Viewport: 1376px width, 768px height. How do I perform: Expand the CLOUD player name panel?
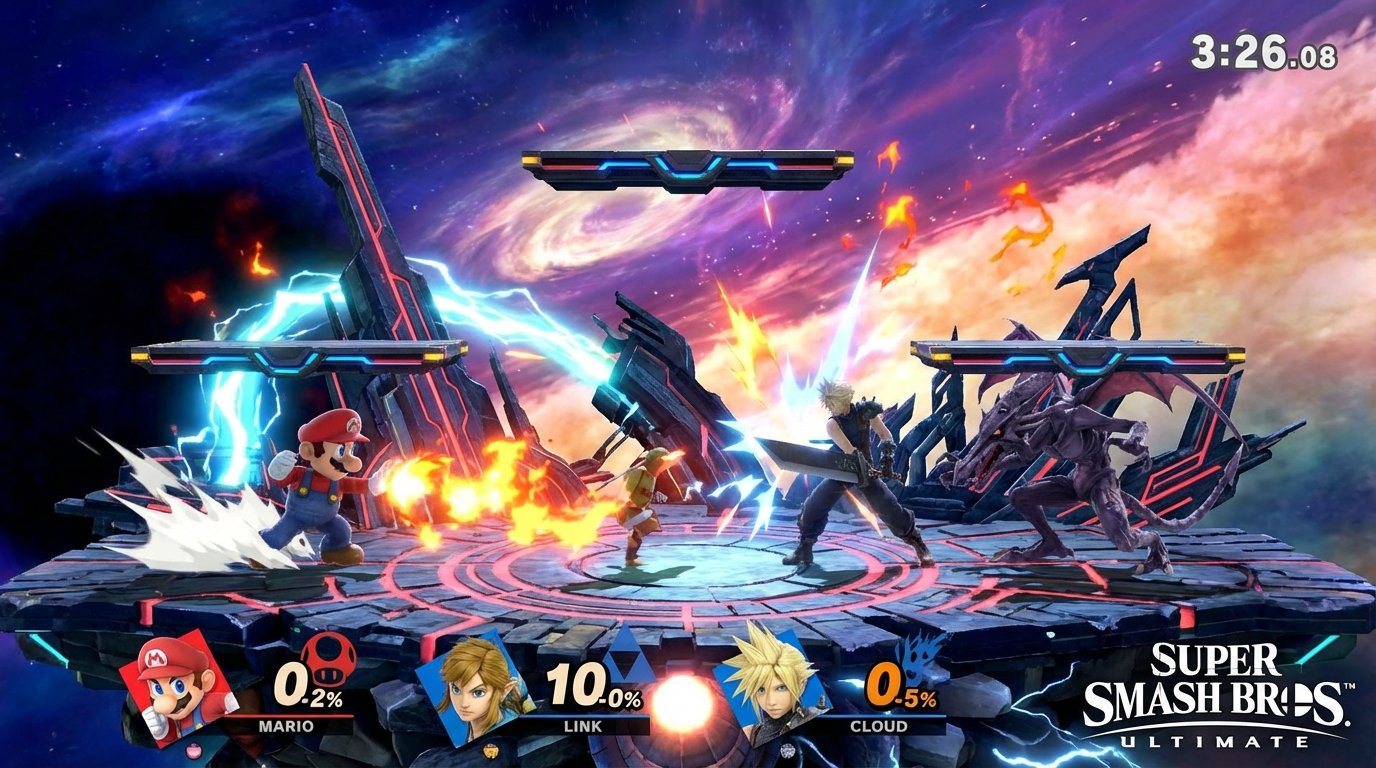coord(878,725)
